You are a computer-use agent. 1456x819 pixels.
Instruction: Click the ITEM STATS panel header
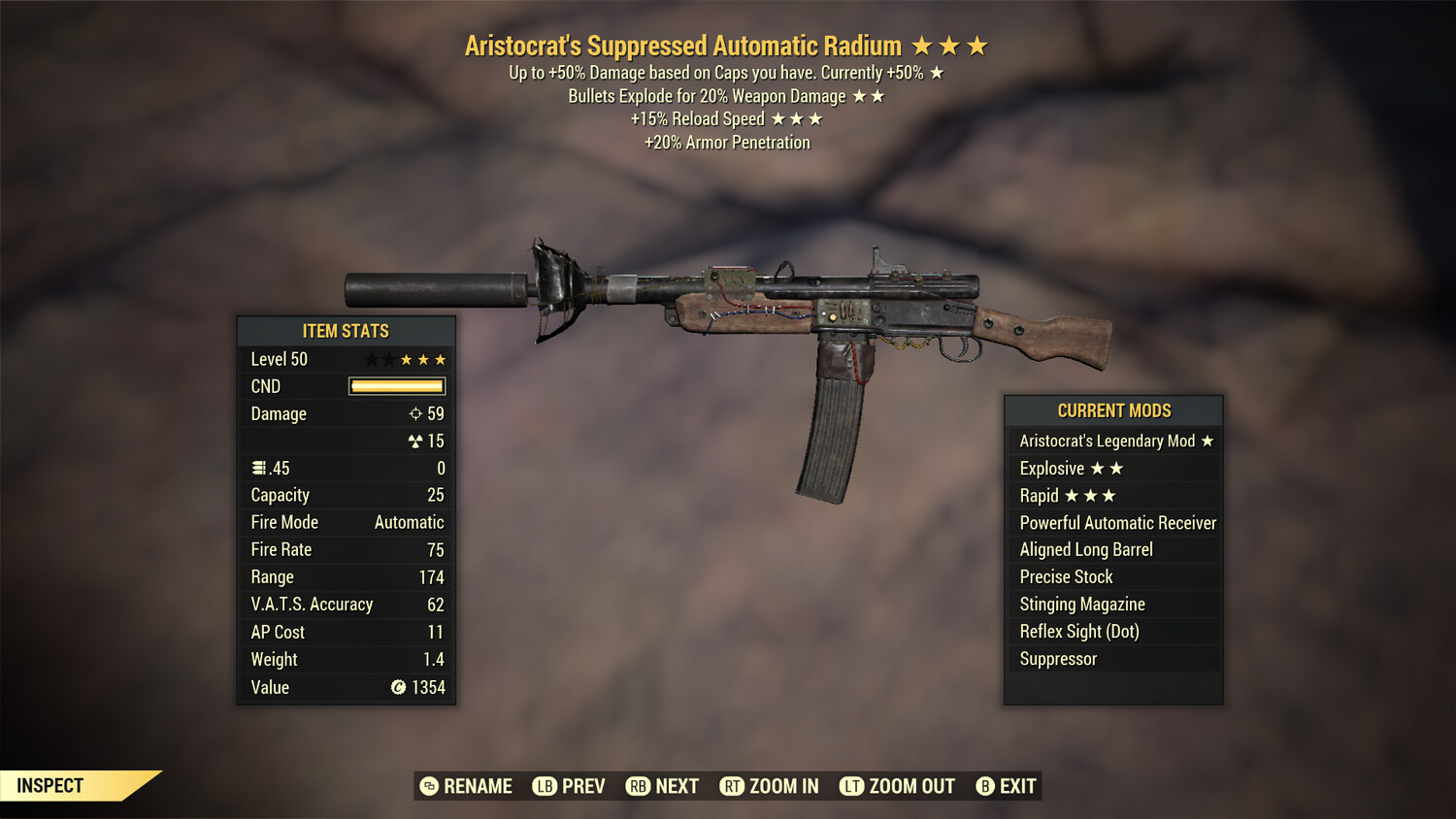(x=346, y=330)
